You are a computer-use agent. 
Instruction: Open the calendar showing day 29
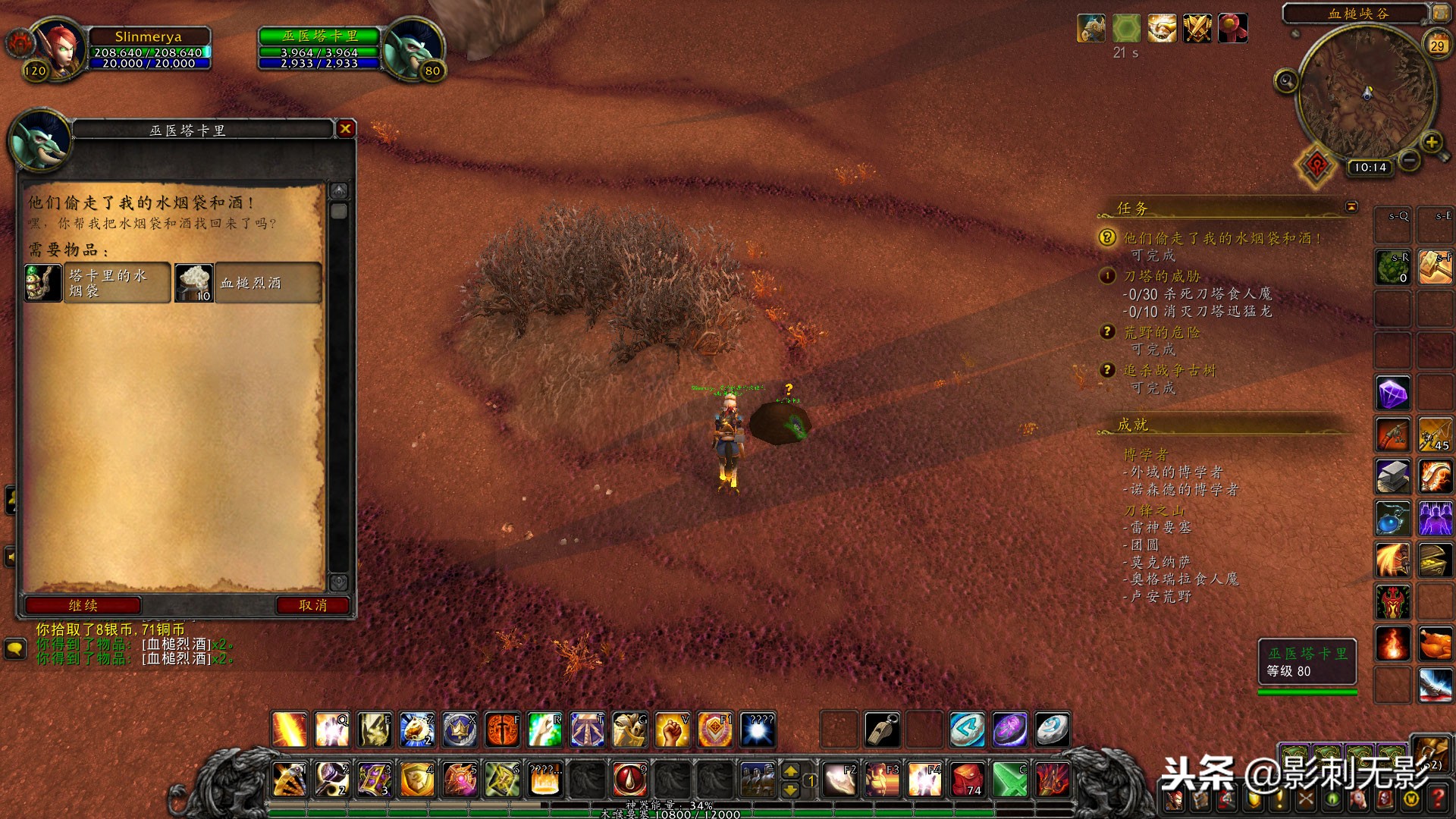click(x=1437, y=45)
